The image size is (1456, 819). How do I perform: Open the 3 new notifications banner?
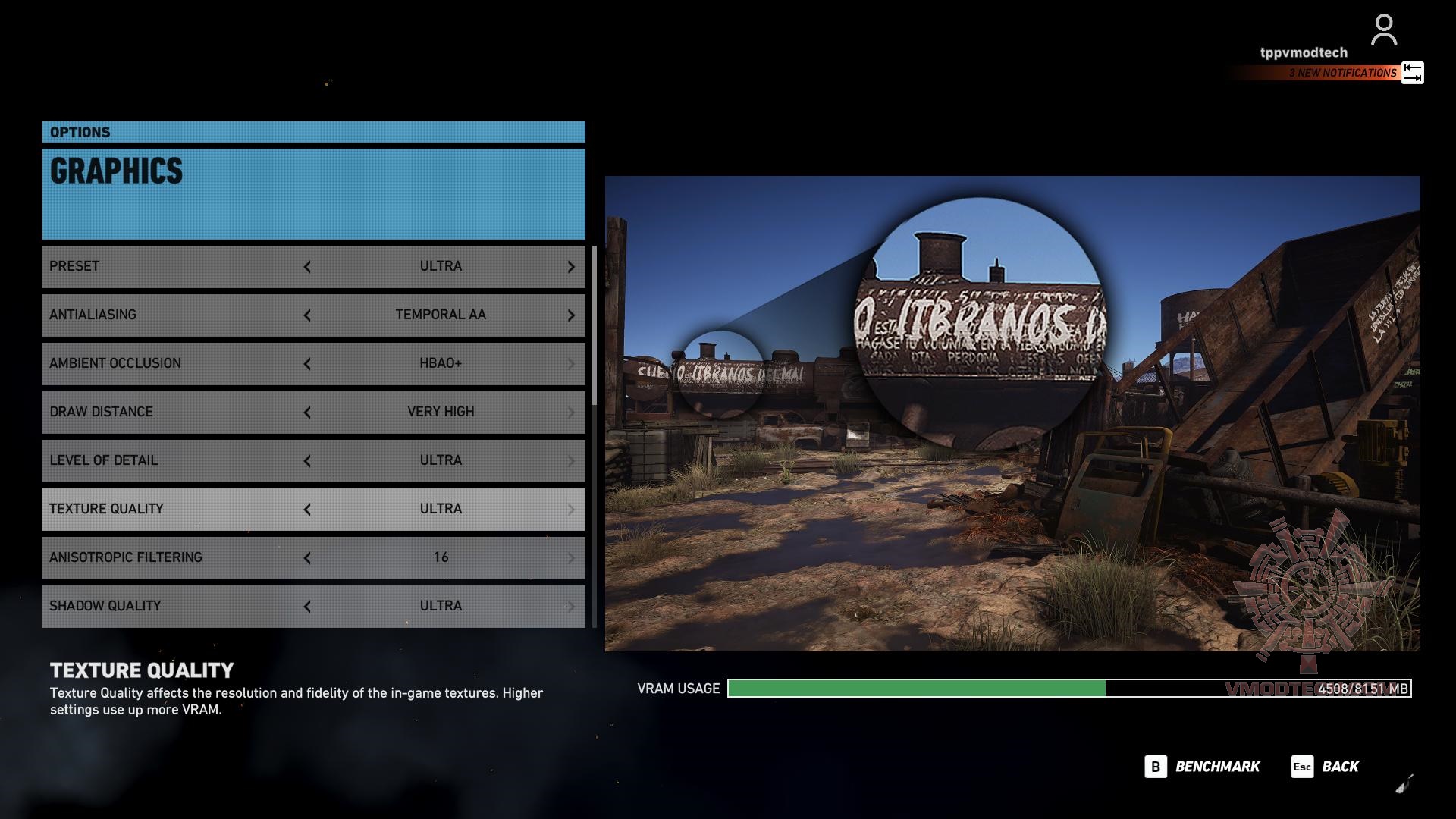(x=1342, y=73)
